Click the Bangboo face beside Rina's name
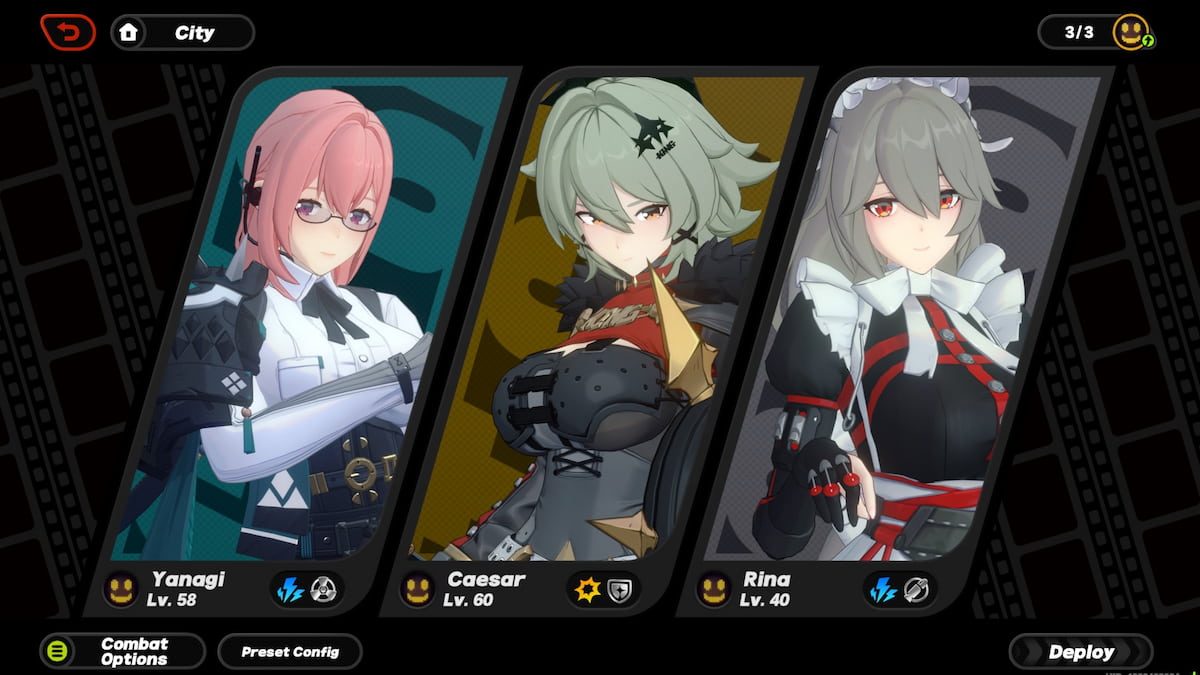The width and height of the screenshot is (1200, 675). (x=715, y=589)
